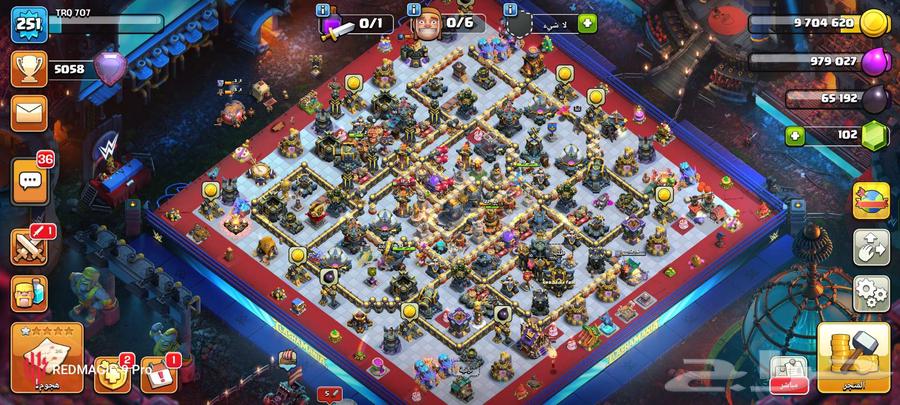This screenshot has width=900, height=405.
Task: Open the Settings gears button
Action: [x=870, y=291]
